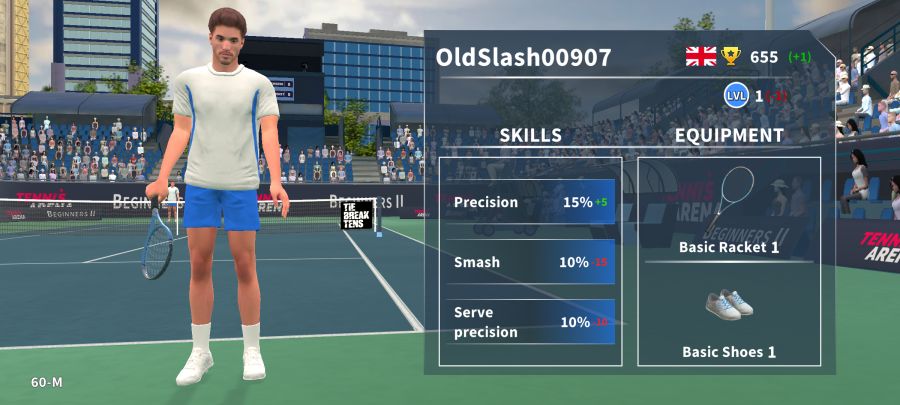
Task: Choose the Smash skill bar
Action: click(x=530, y=262)
